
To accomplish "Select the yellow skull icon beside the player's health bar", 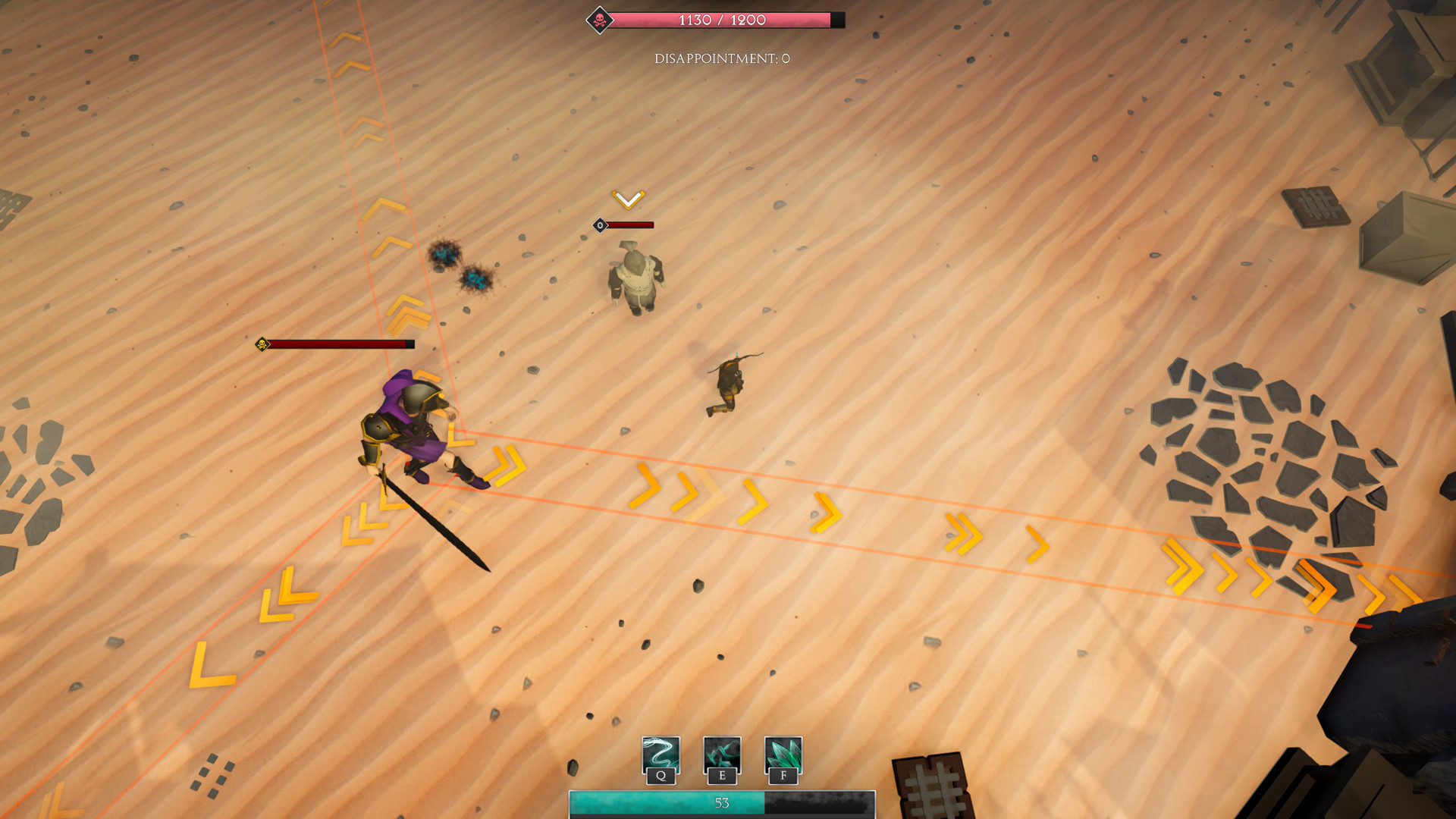I will coord(262,343).
